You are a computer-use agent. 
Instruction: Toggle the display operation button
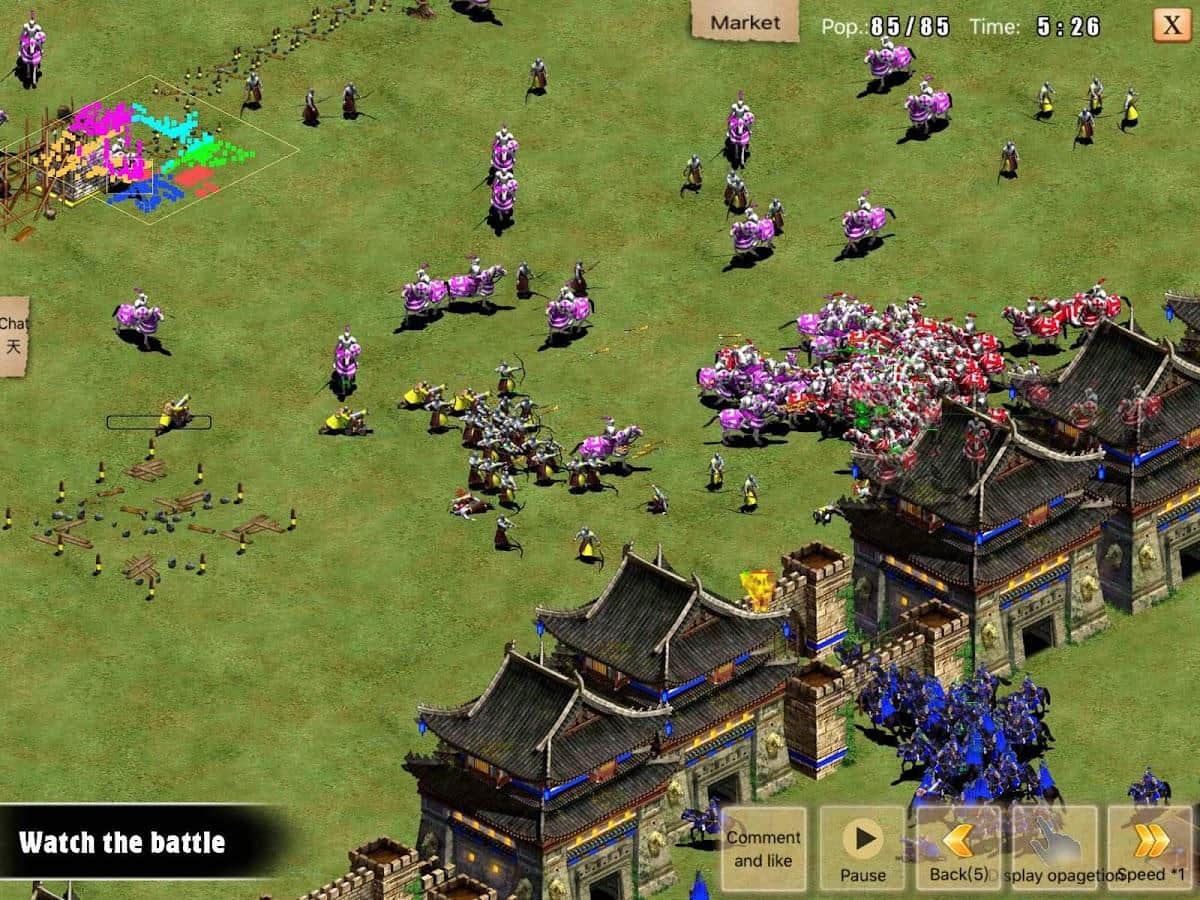(1054, 848)
